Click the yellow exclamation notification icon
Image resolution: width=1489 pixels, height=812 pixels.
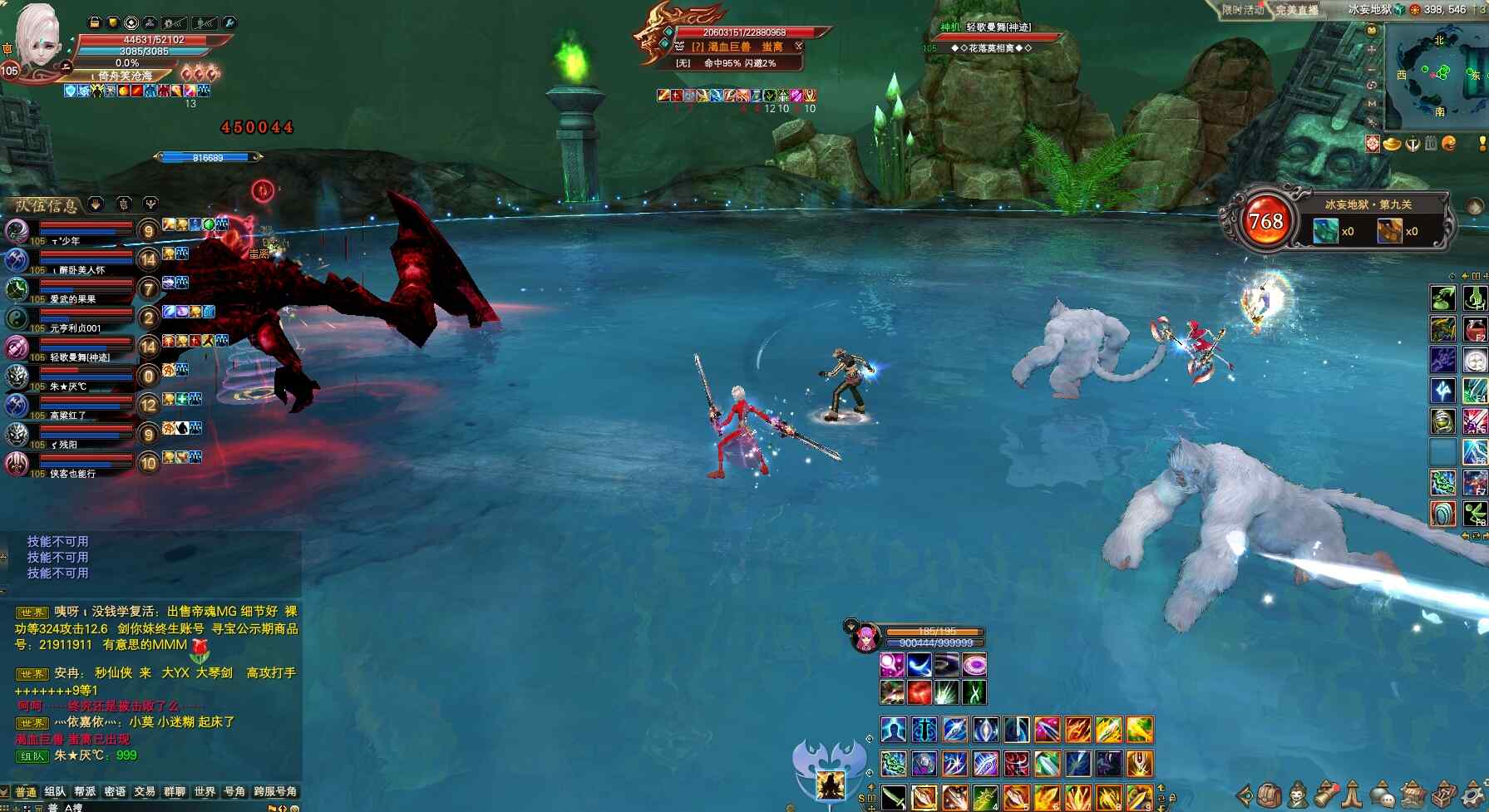(1482, 144)
